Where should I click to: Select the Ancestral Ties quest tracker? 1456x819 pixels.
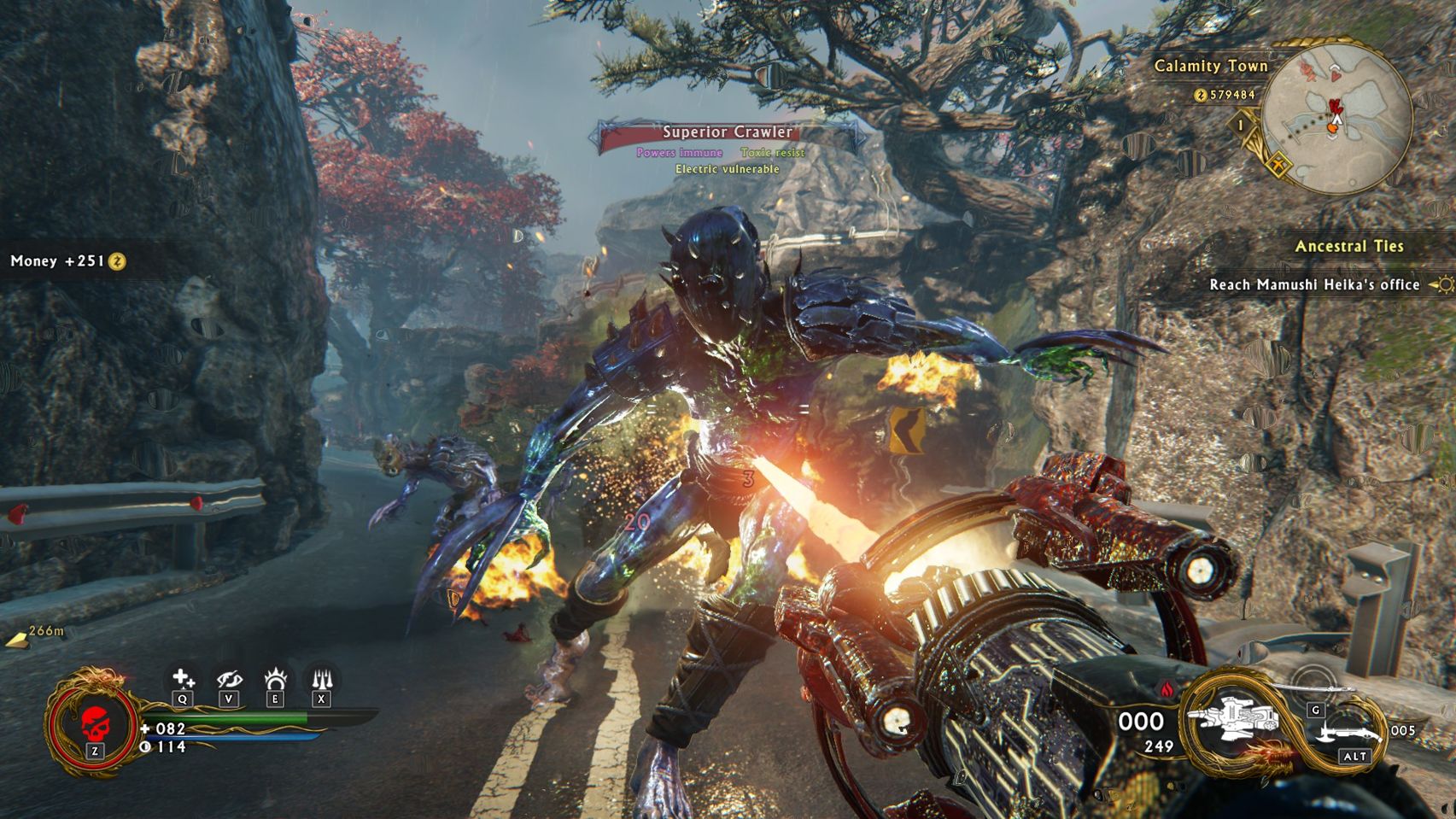1348,246
